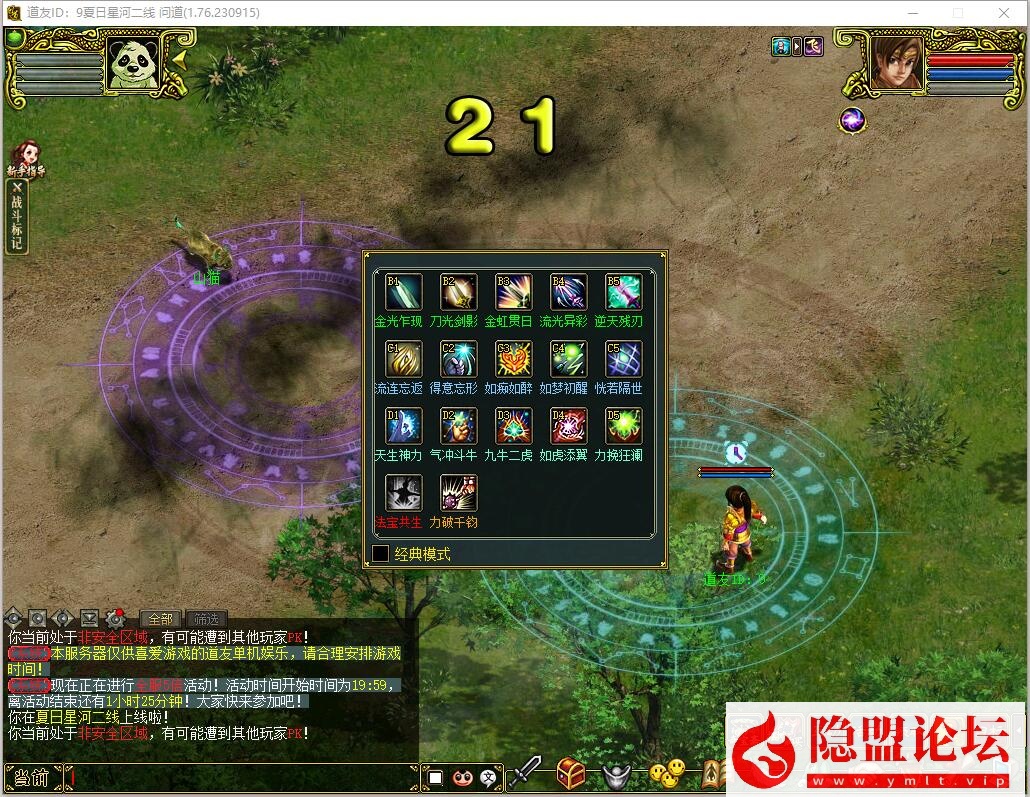Choose the 力挽狂澜 skill

(624, 426)
